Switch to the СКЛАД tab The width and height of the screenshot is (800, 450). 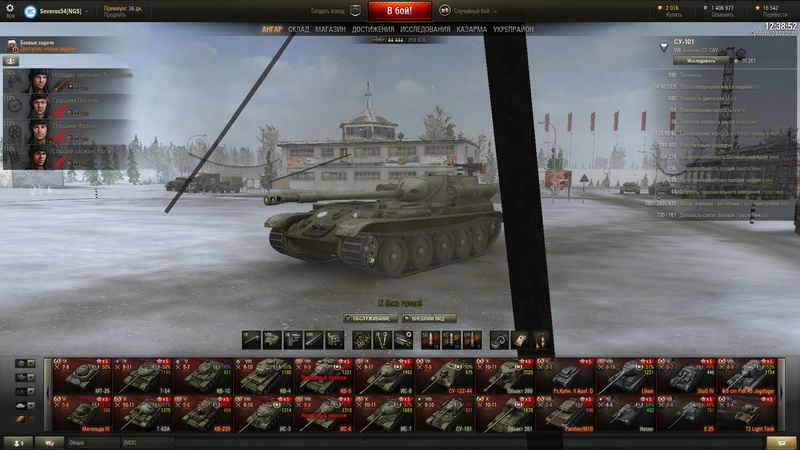tap(298, 30)
